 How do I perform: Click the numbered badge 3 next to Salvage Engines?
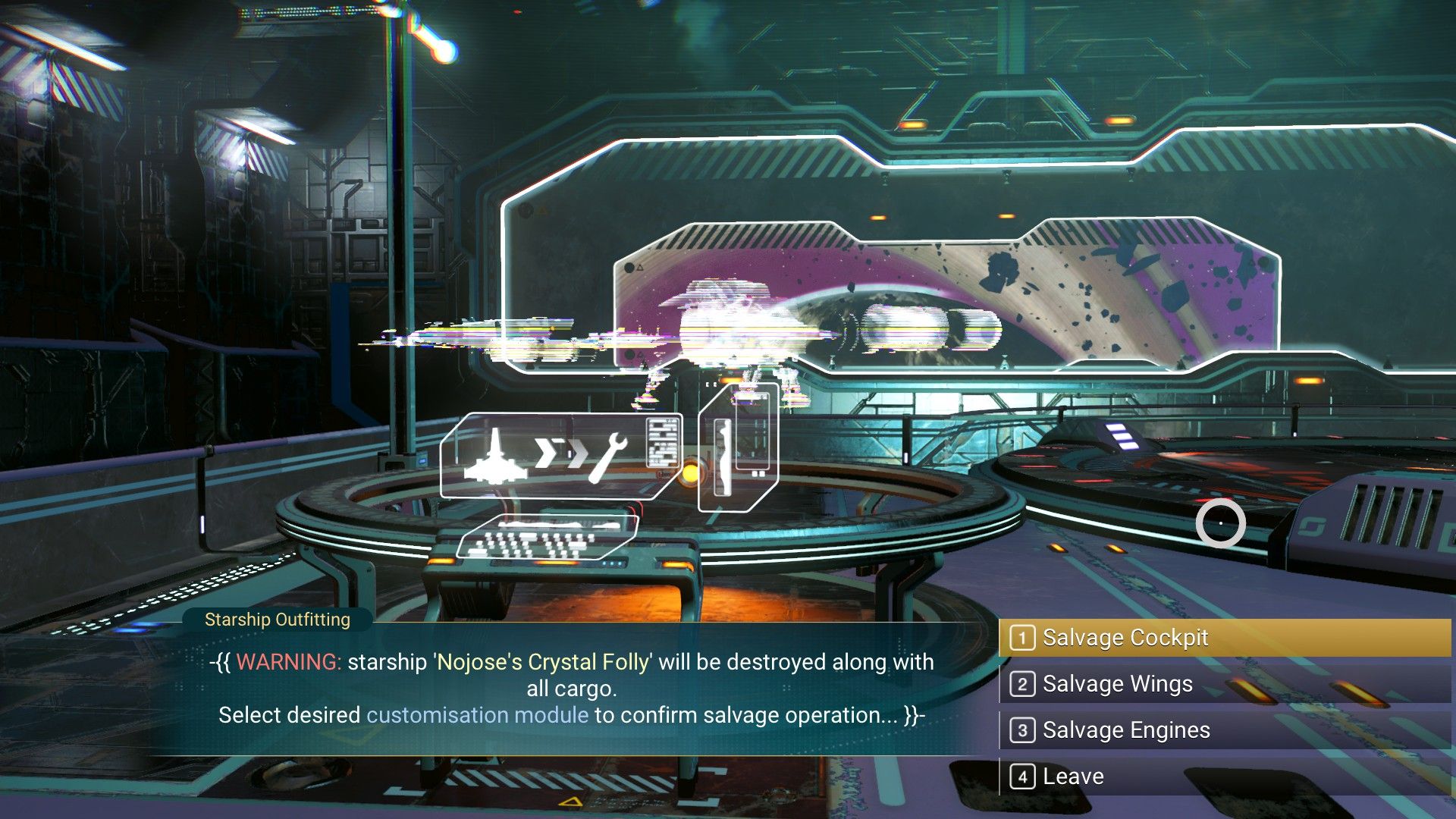point(1024,730)
